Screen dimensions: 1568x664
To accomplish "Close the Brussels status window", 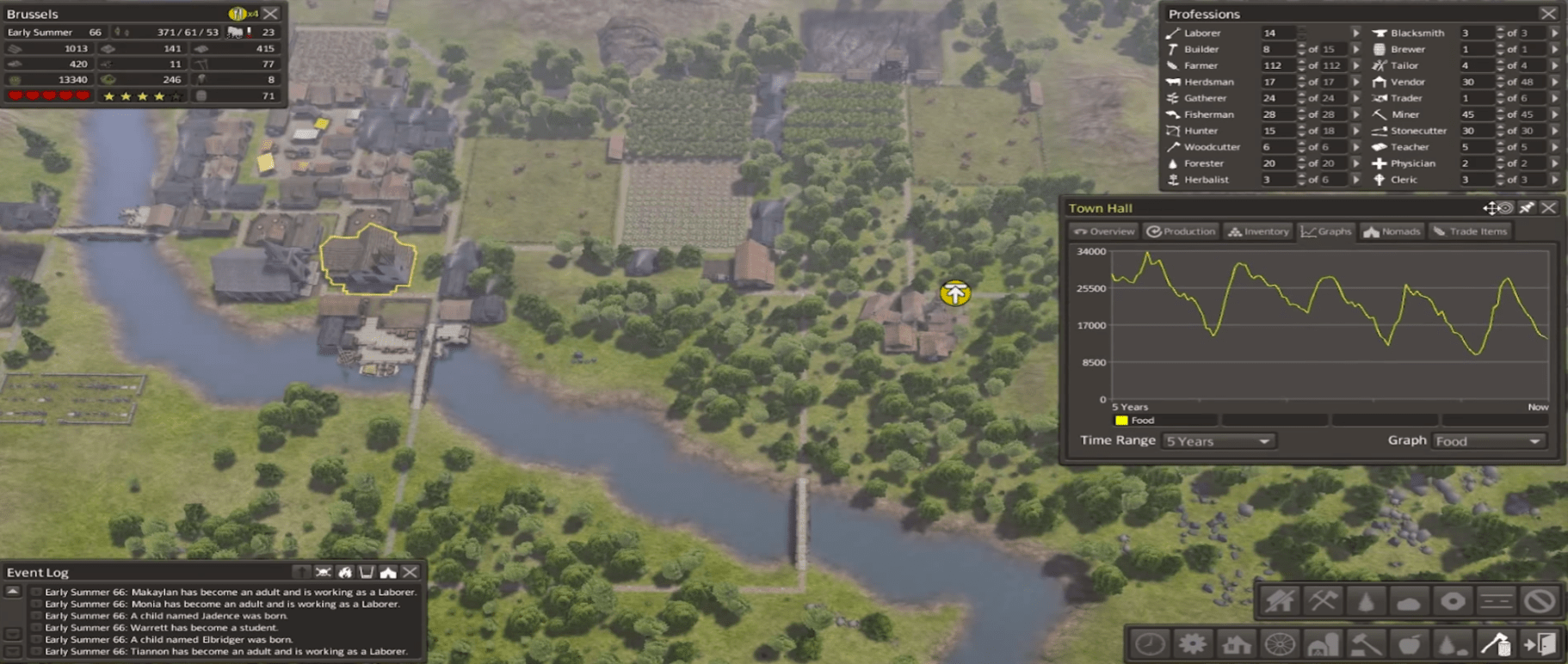I will point(271,14).
